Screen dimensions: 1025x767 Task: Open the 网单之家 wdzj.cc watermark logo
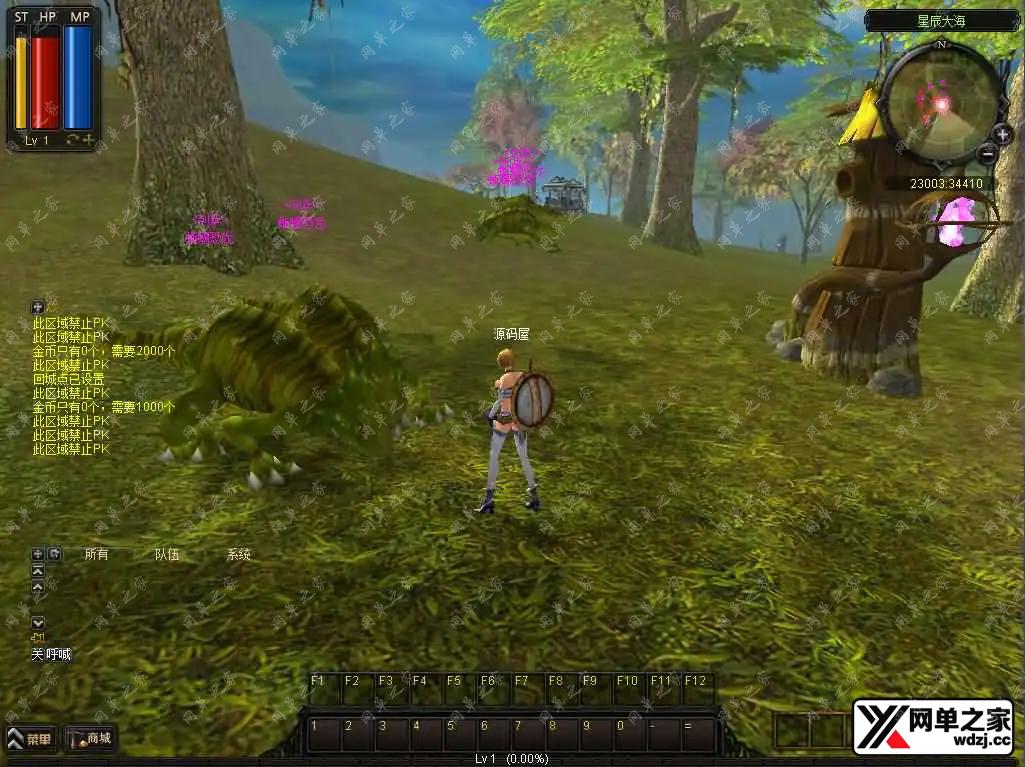(x=933, y=726)
